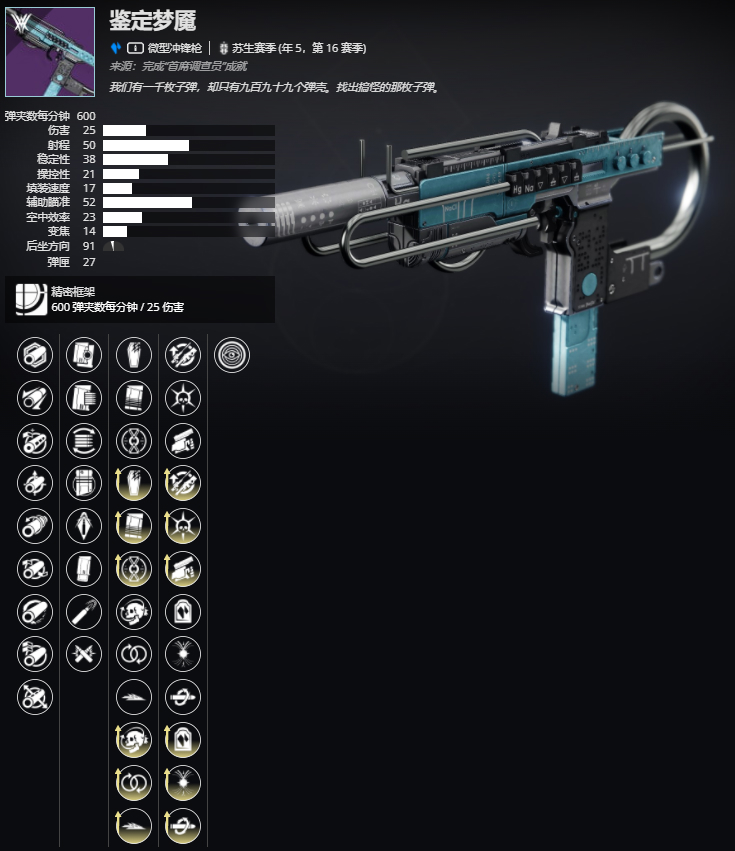
Task: Pick the gold enhanced interlocked rings perk
Action: coord(134,784)
